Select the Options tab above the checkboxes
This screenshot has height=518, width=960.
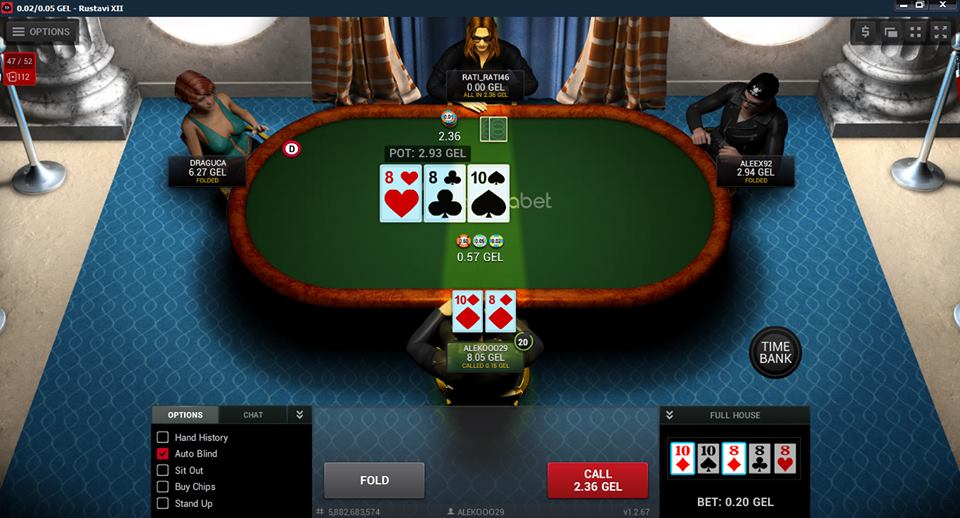click(x=184, y=415)
